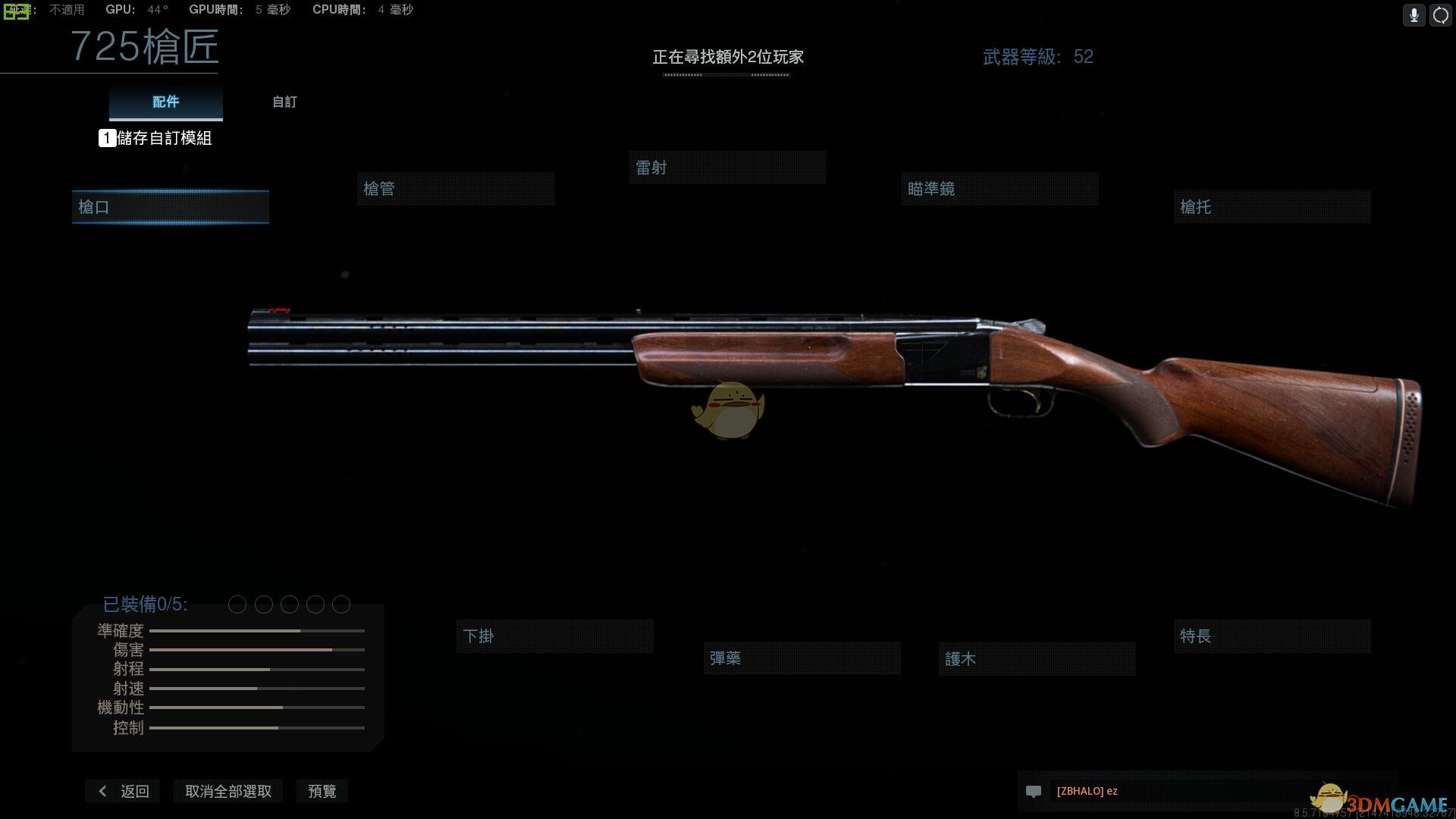Save the custom mod via 儲存自訂模組
This screenshot has width=1456, height=819.
point(155,138)
